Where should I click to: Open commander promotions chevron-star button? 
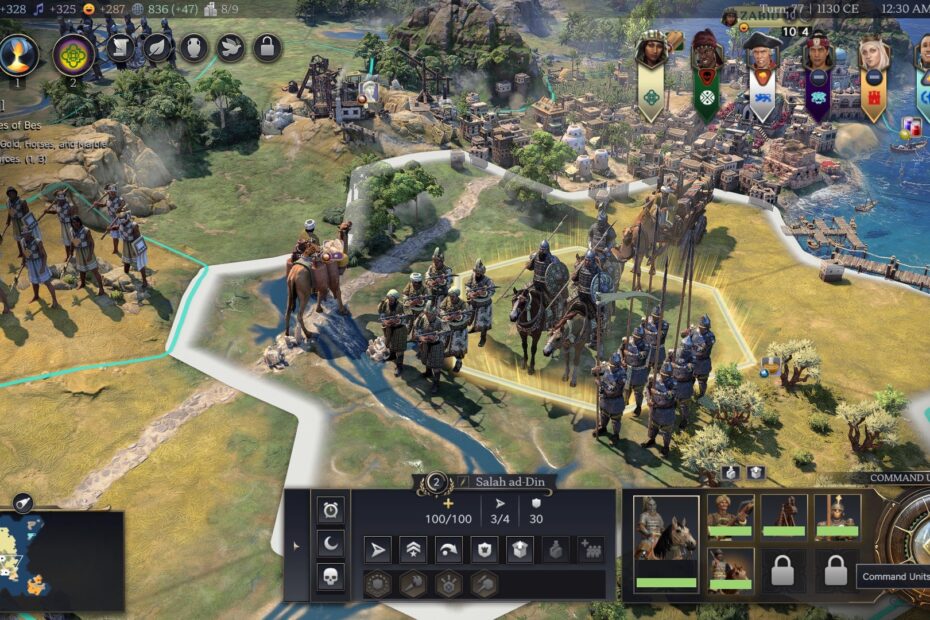pyautogui.click(x=413, y=549)
